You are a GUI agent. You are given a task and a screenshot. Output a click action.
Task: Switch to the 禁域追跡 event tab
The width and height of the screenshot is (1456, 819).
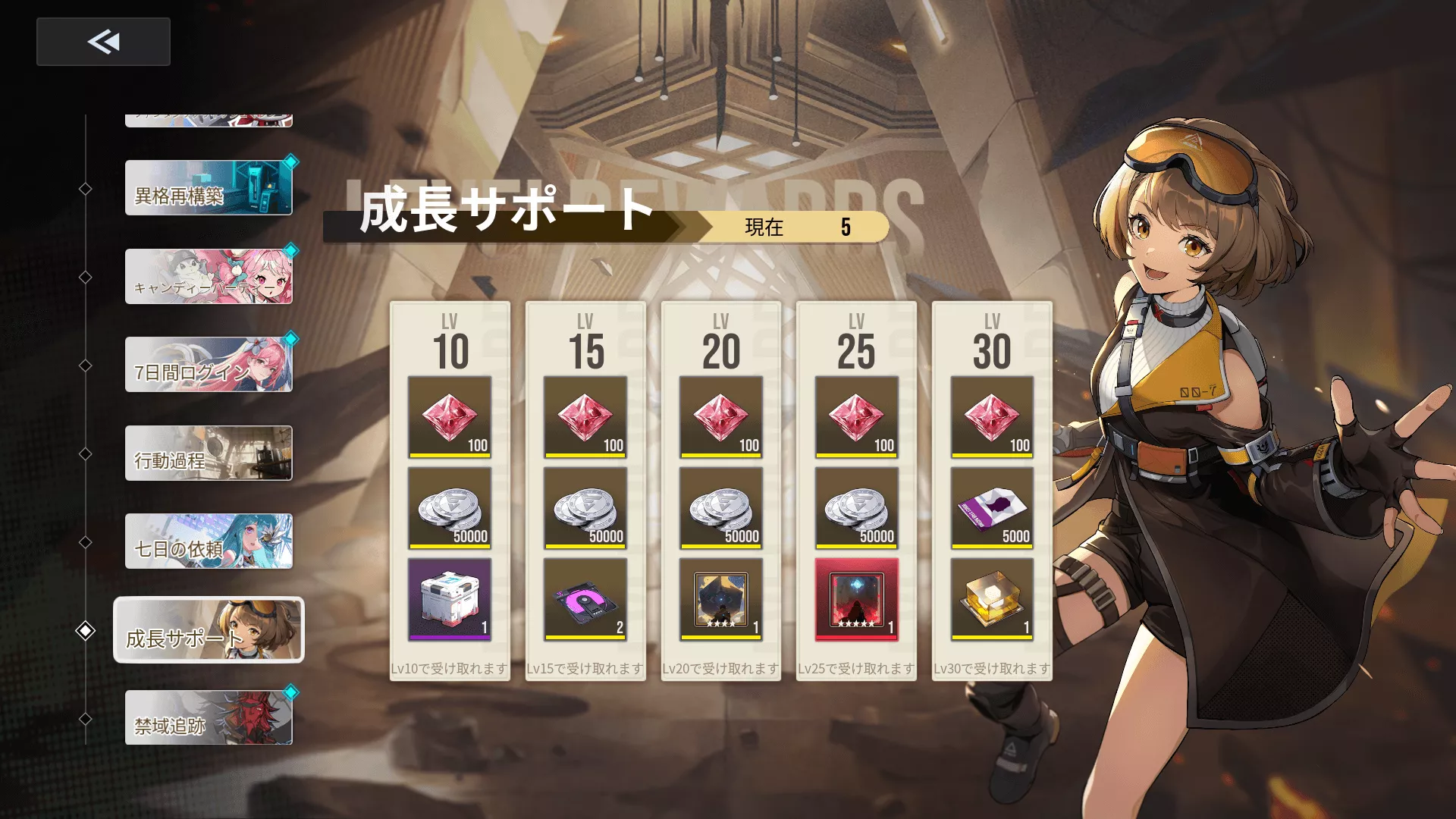coord(208,717)
